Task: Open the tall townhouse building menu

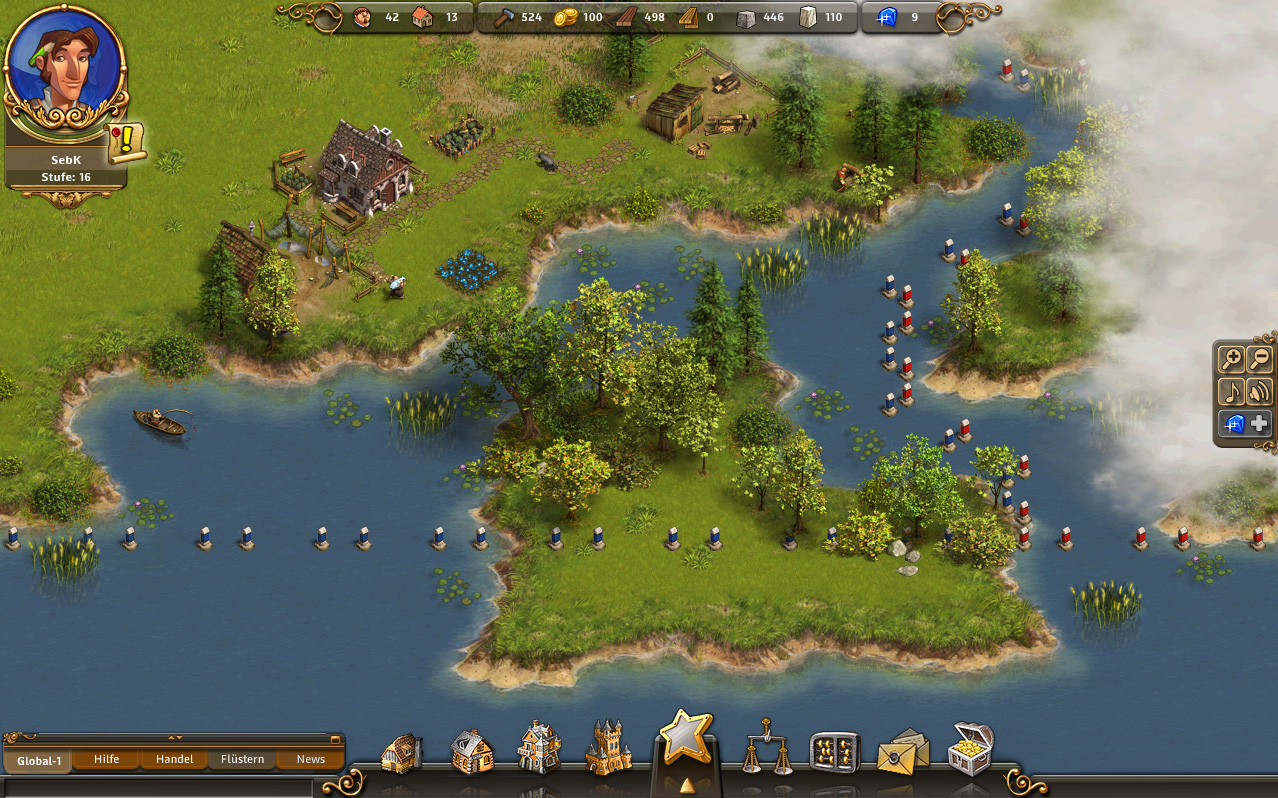Action: [539, 747]
